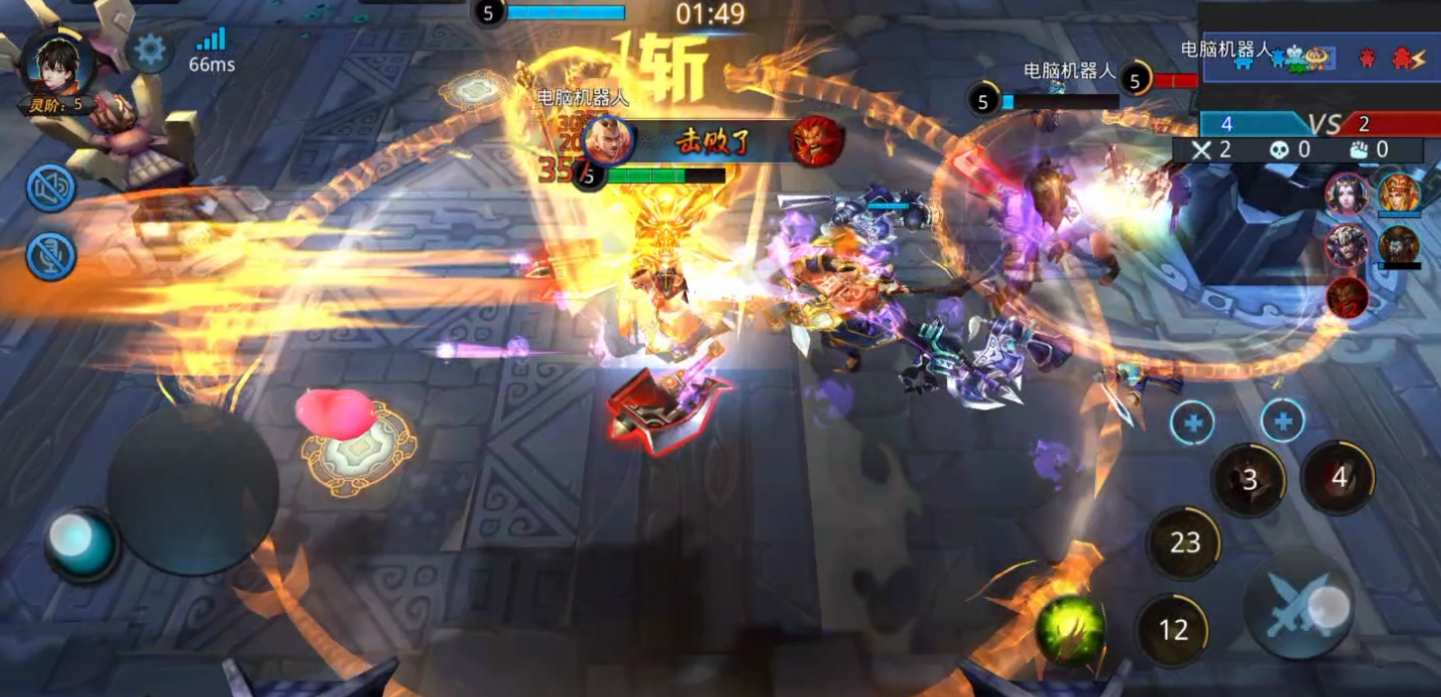Screen dimensions: 1441x697
Task: Toggle the muted microphone button
Action: click(x=51, y=255)
